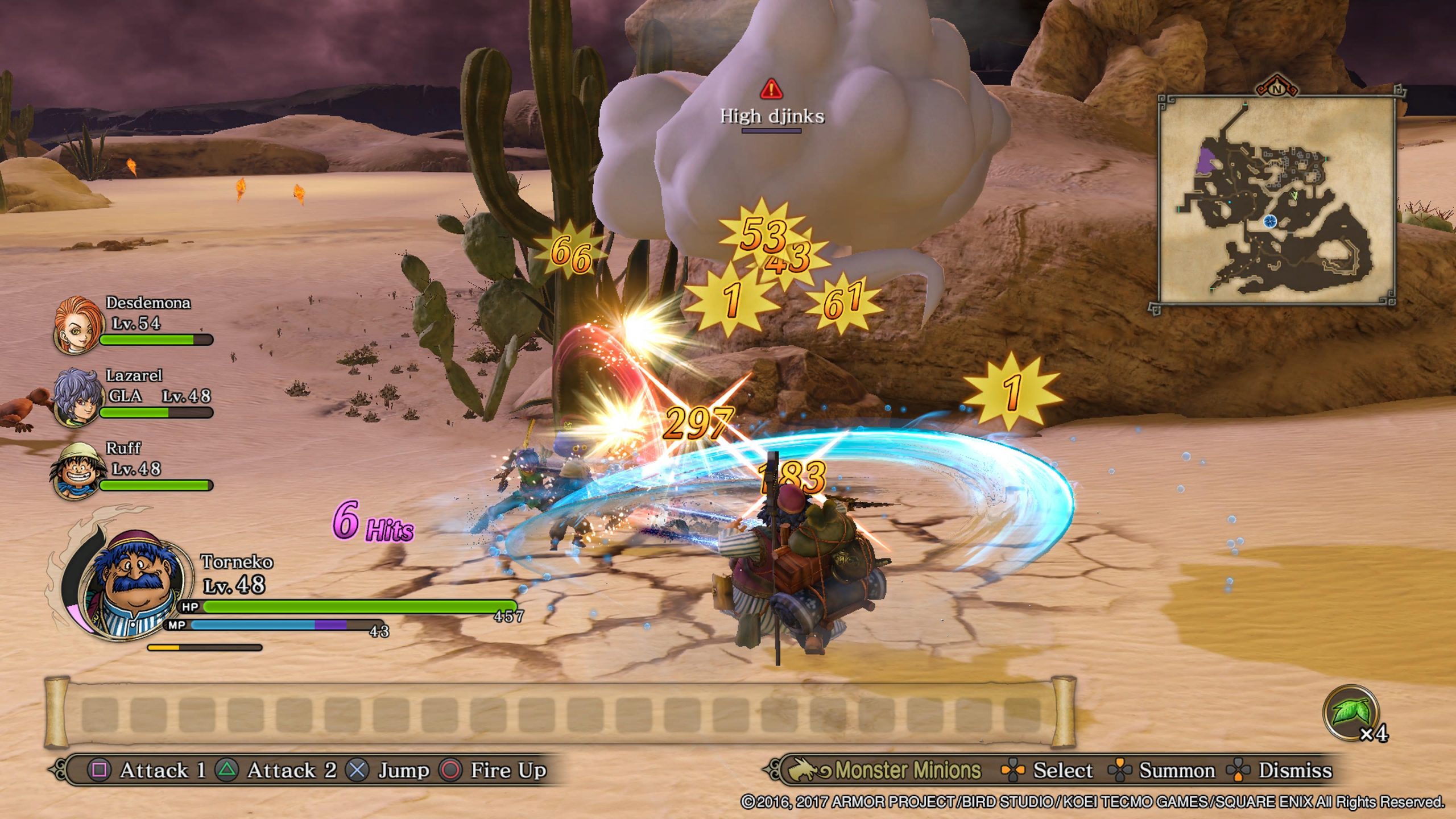Select Desdemona's party portrait
Viewport: 1456px width, 819px height.
77,324
